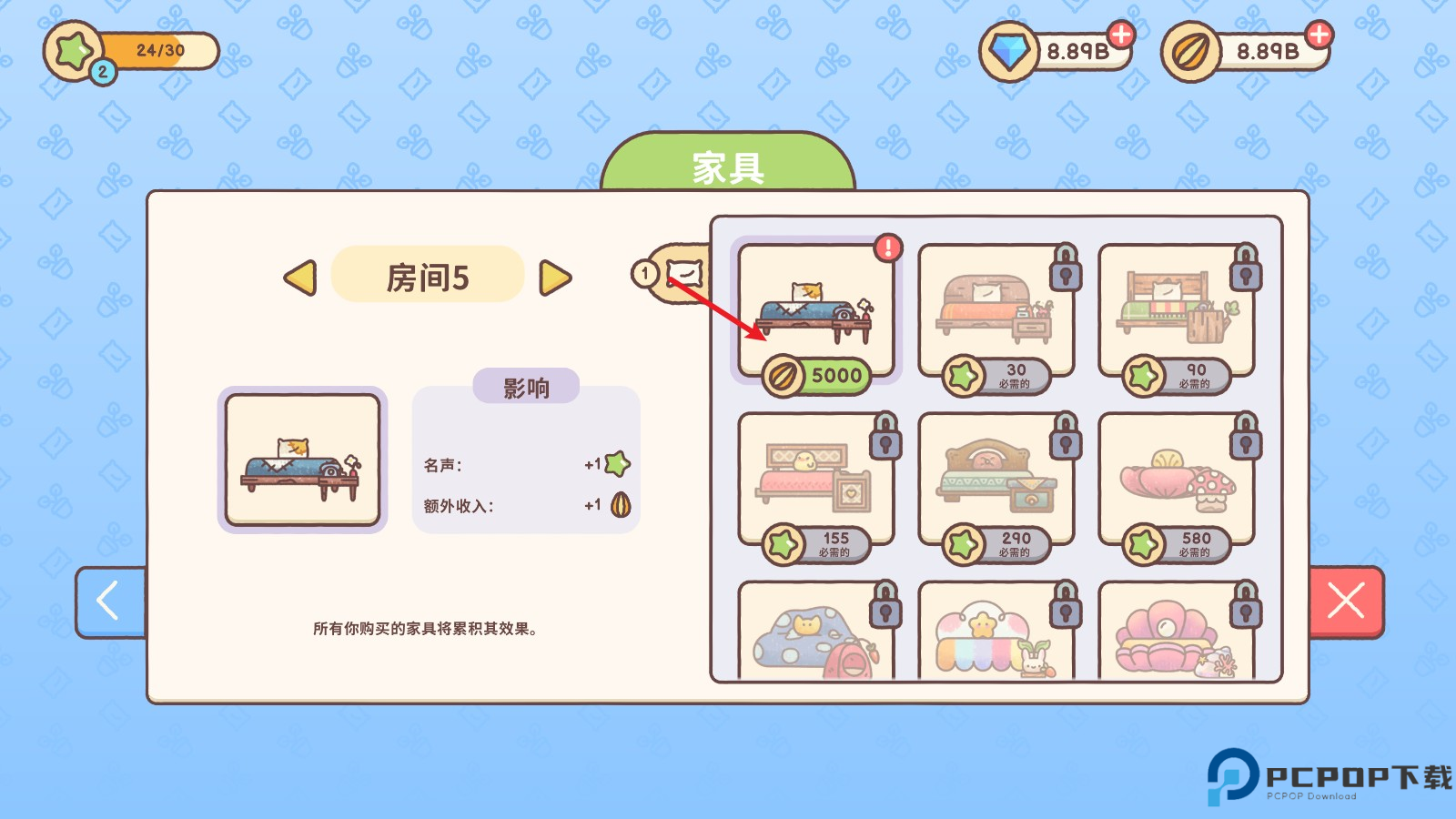The image size is (1456, 819).
Task: Click the sunflower seed currency icon
Action: (x=1192, y=50)
